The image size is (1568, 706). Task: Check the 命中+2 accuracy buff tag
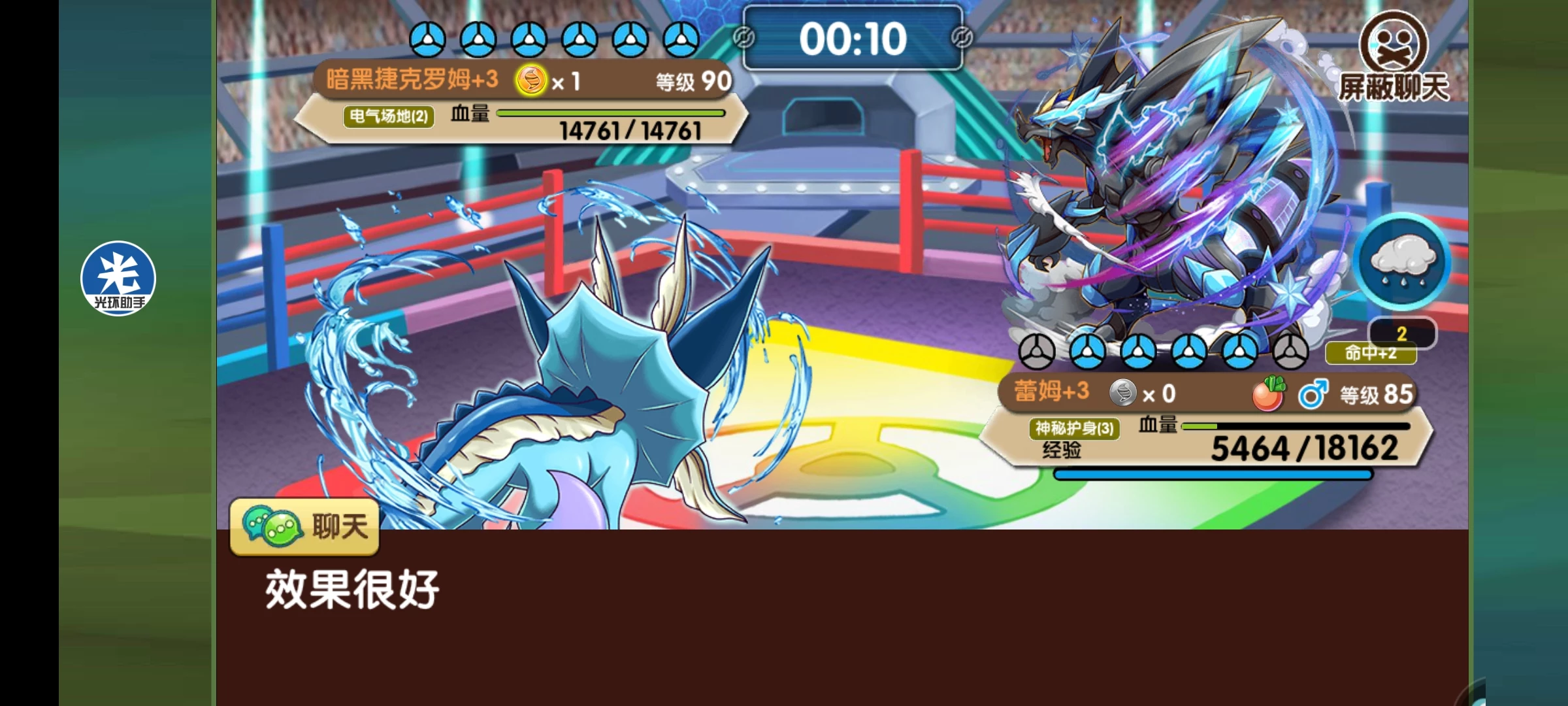[x=1370, y=354]
